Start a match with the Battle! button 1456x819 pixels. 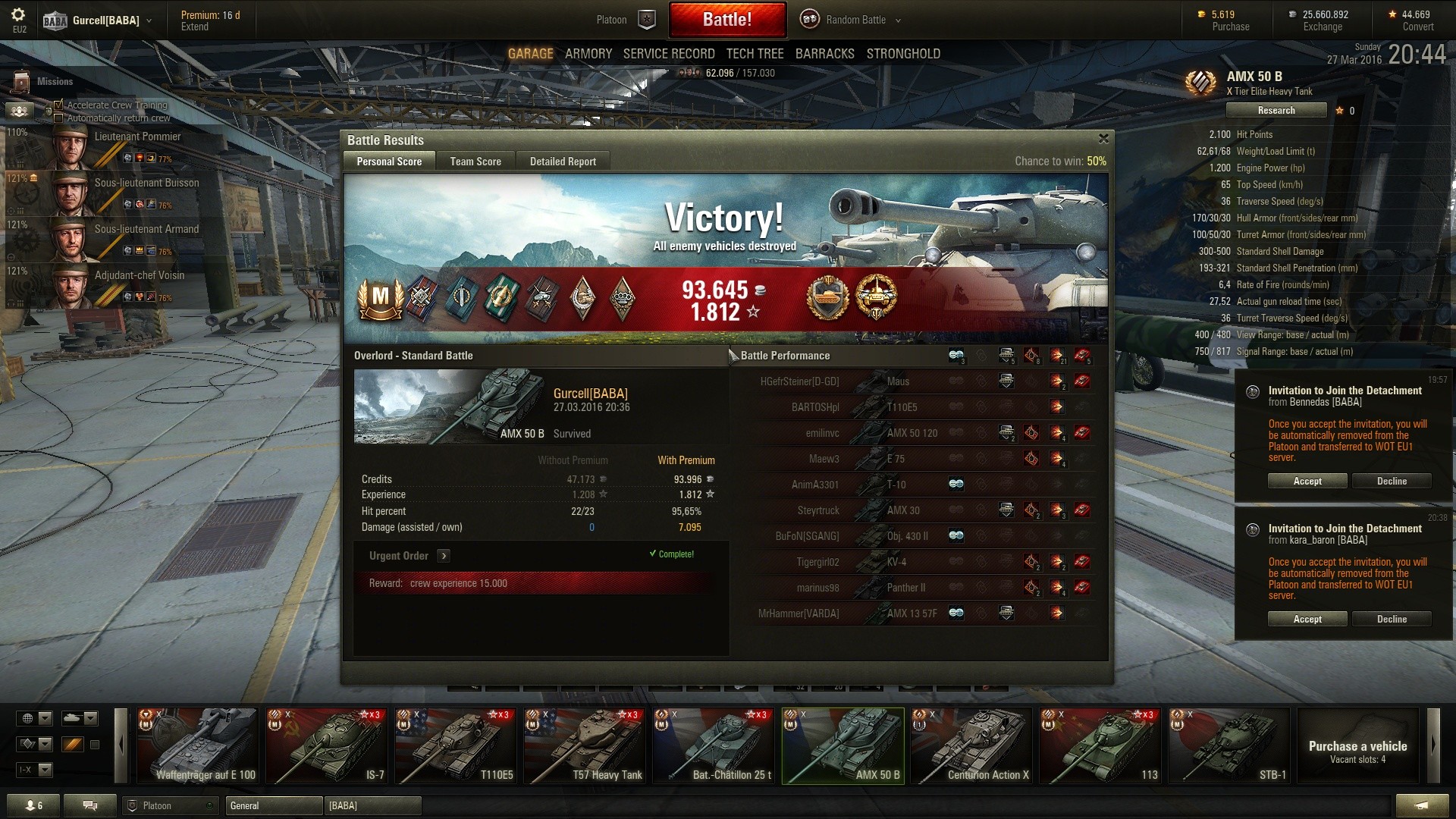726,20
